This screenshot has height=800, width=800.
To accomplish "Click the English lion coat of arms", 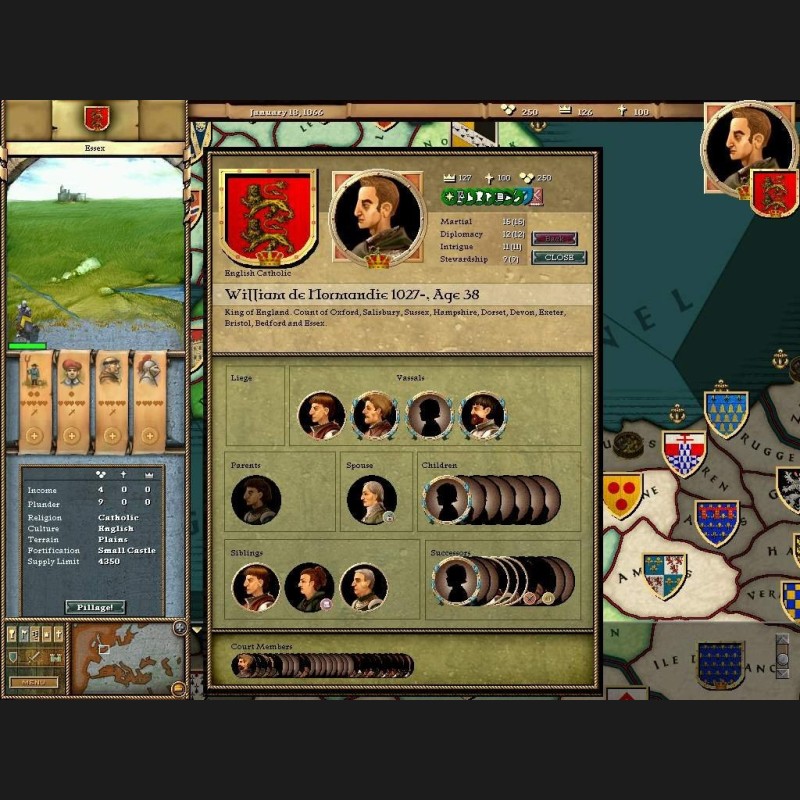I will click(267, 217).
